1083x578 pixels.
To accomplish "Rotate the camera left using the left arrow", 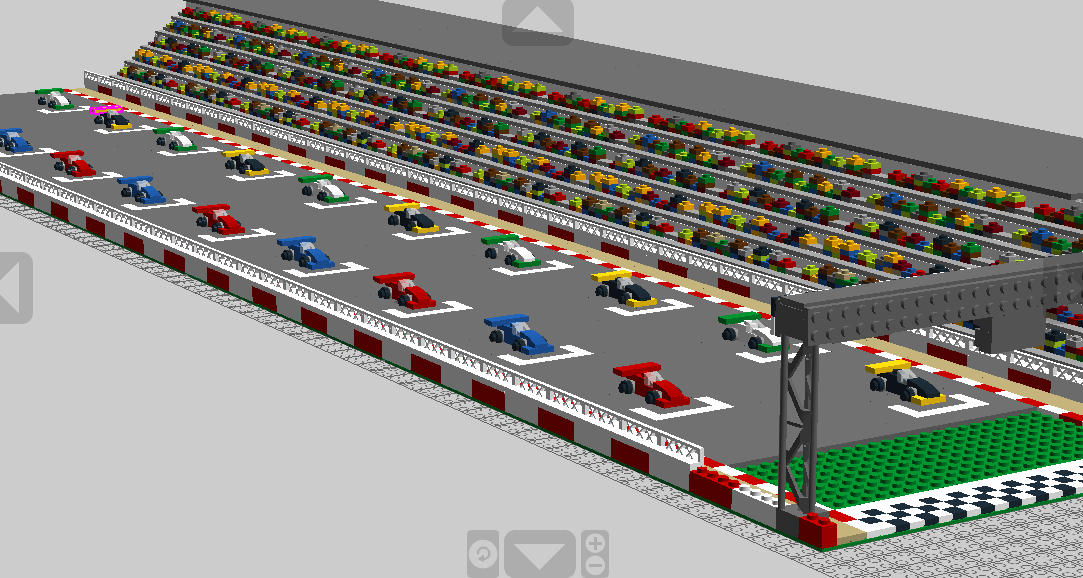I will 13,286.
